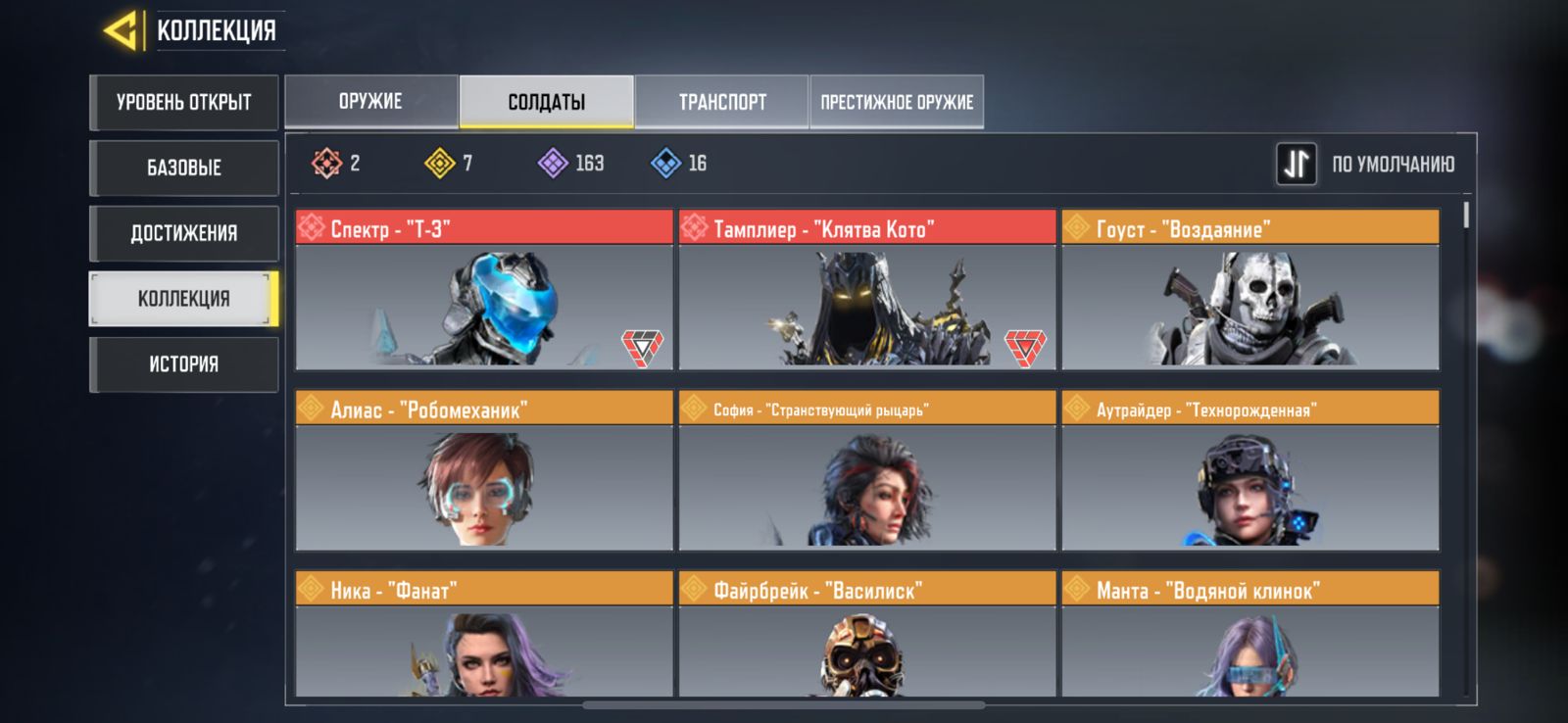This screenshot has height=723, width=1568.
Task: Select the Солдаты tab
Action: 546,102
